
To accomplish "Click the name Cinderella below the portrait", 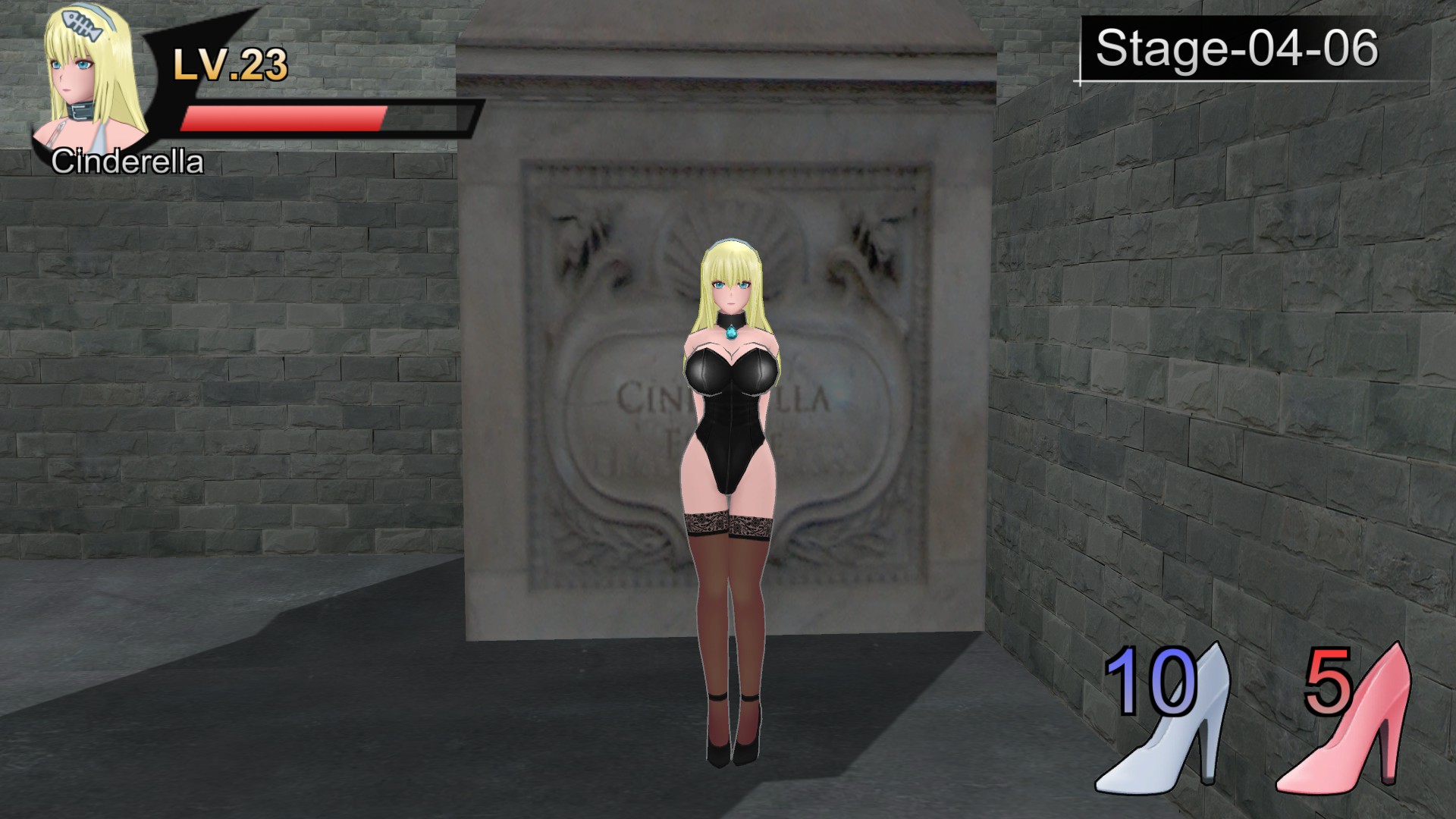I will 127,161.
